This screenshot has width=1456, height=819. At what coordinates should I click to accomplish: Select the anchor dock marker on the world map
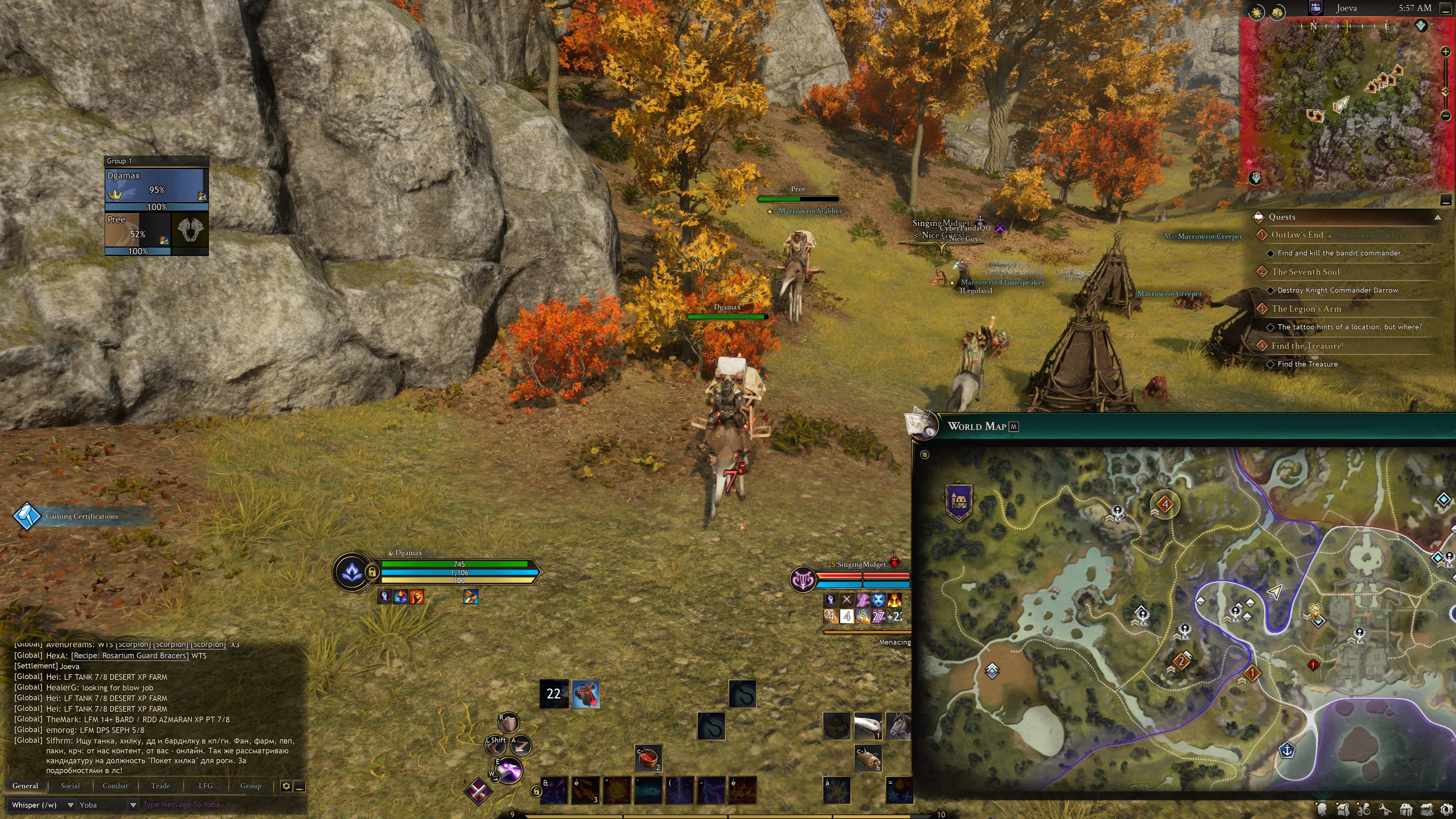tap(1287, 751)
